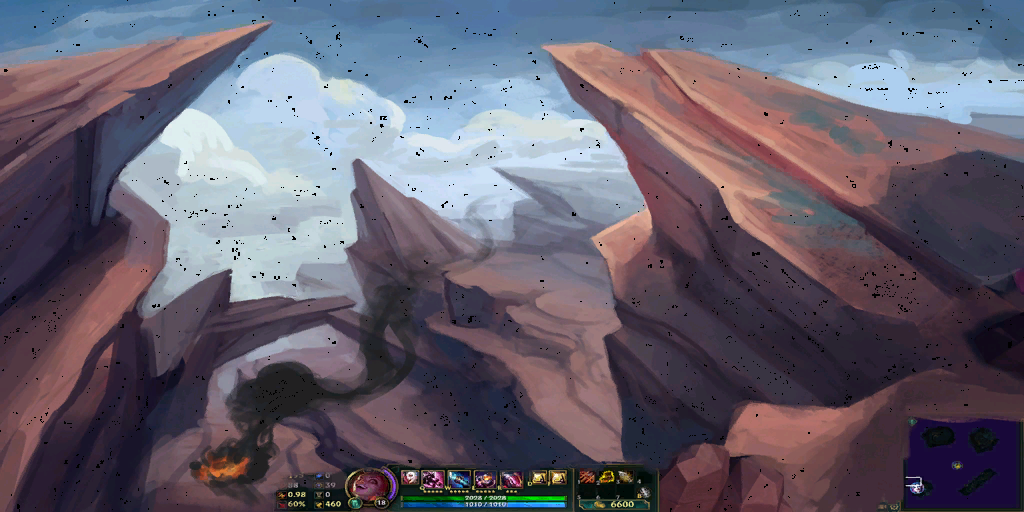Activate the Q ability icon

tap(434, 479)
